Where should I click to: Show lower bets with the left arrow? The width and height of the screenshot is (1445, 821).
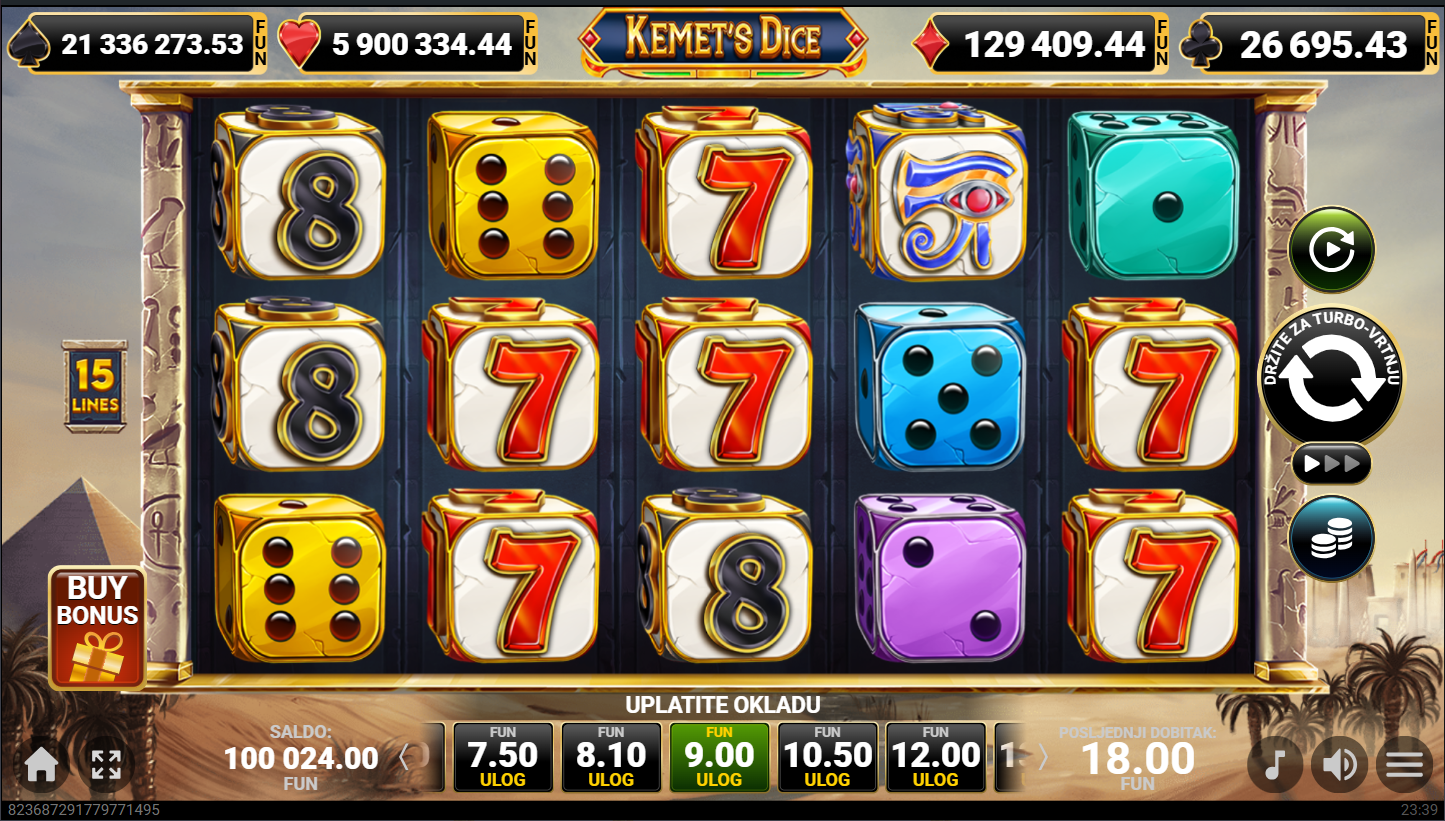click(404, 758)
